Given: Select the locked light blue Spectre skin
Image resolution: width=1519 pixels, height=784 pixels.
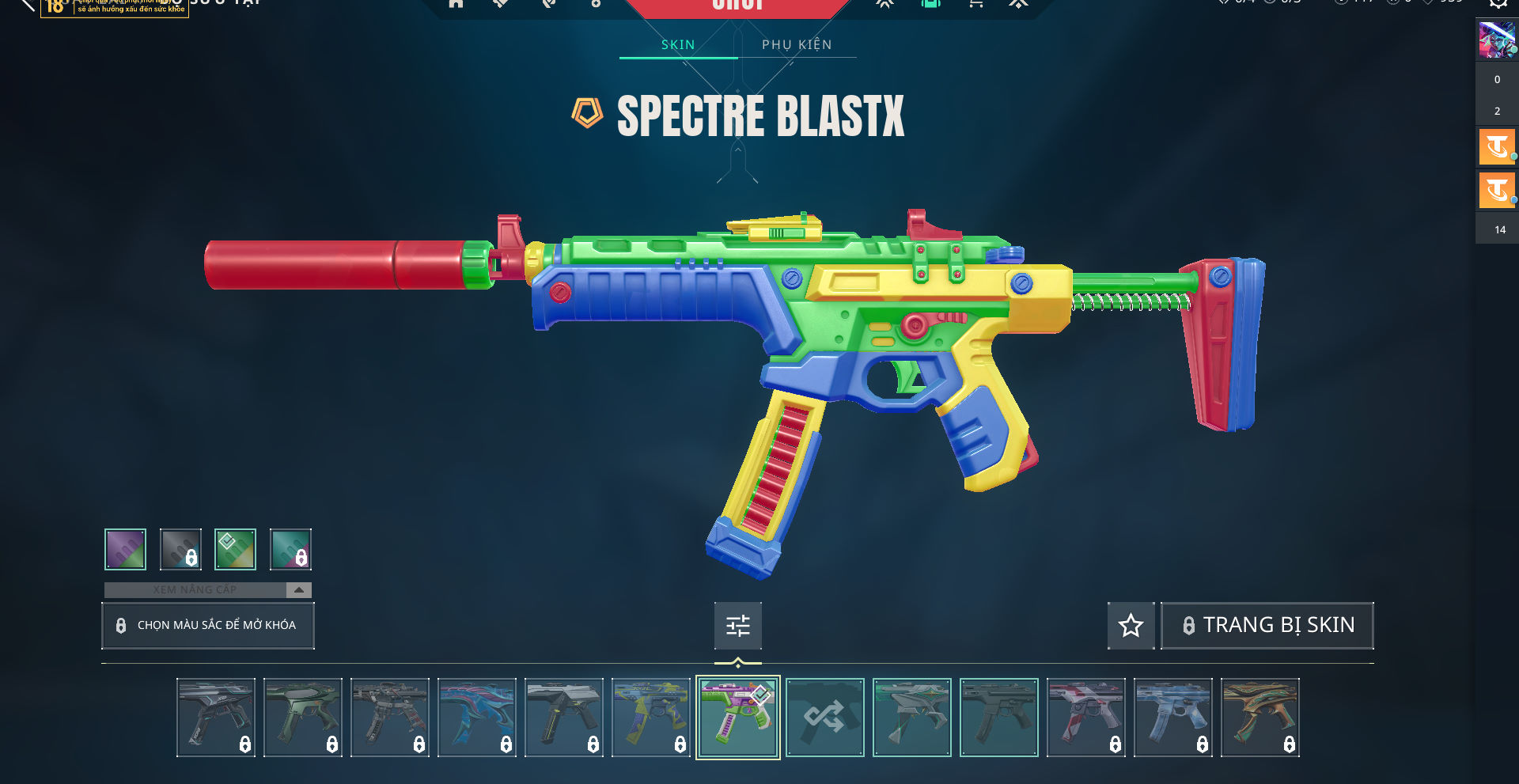Looking at the screenshot, I should [1172, 718].
